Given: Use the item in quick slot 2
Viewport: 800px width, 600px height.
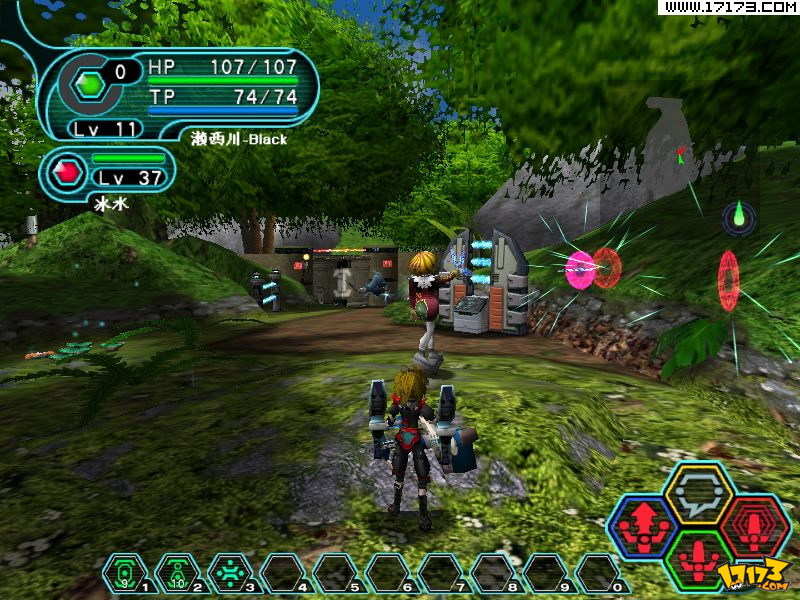Looking at the screenshot, I should [177, 573].
